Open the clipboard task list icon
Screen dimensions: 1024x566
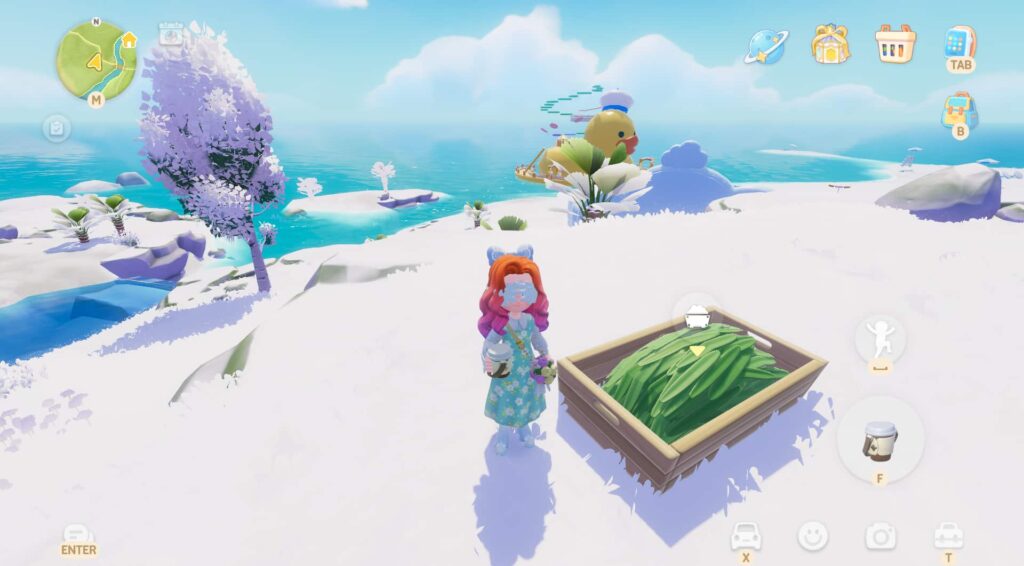coord(56,128)
